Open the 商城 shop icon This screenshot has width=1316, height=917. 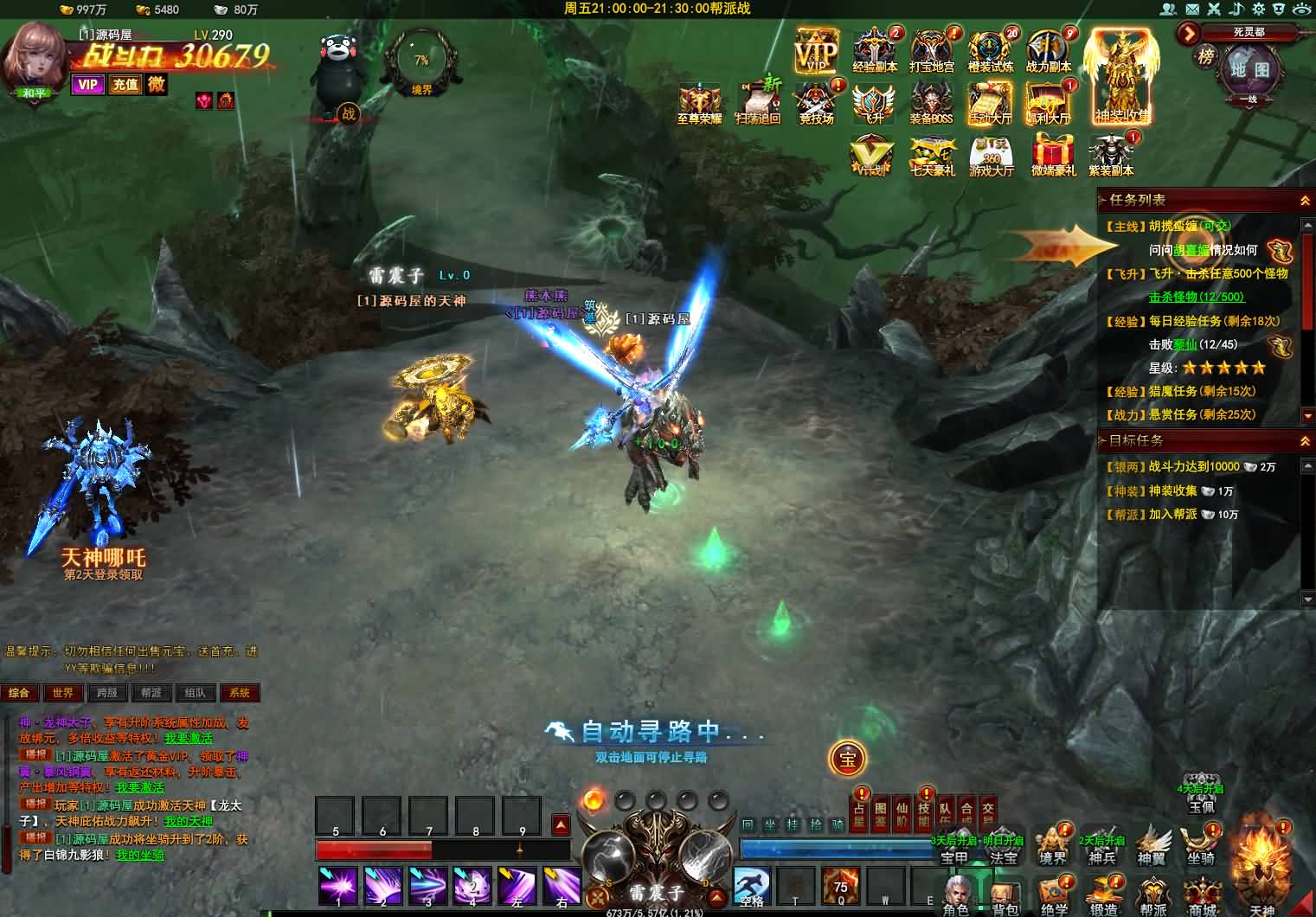coord(1202,897)
